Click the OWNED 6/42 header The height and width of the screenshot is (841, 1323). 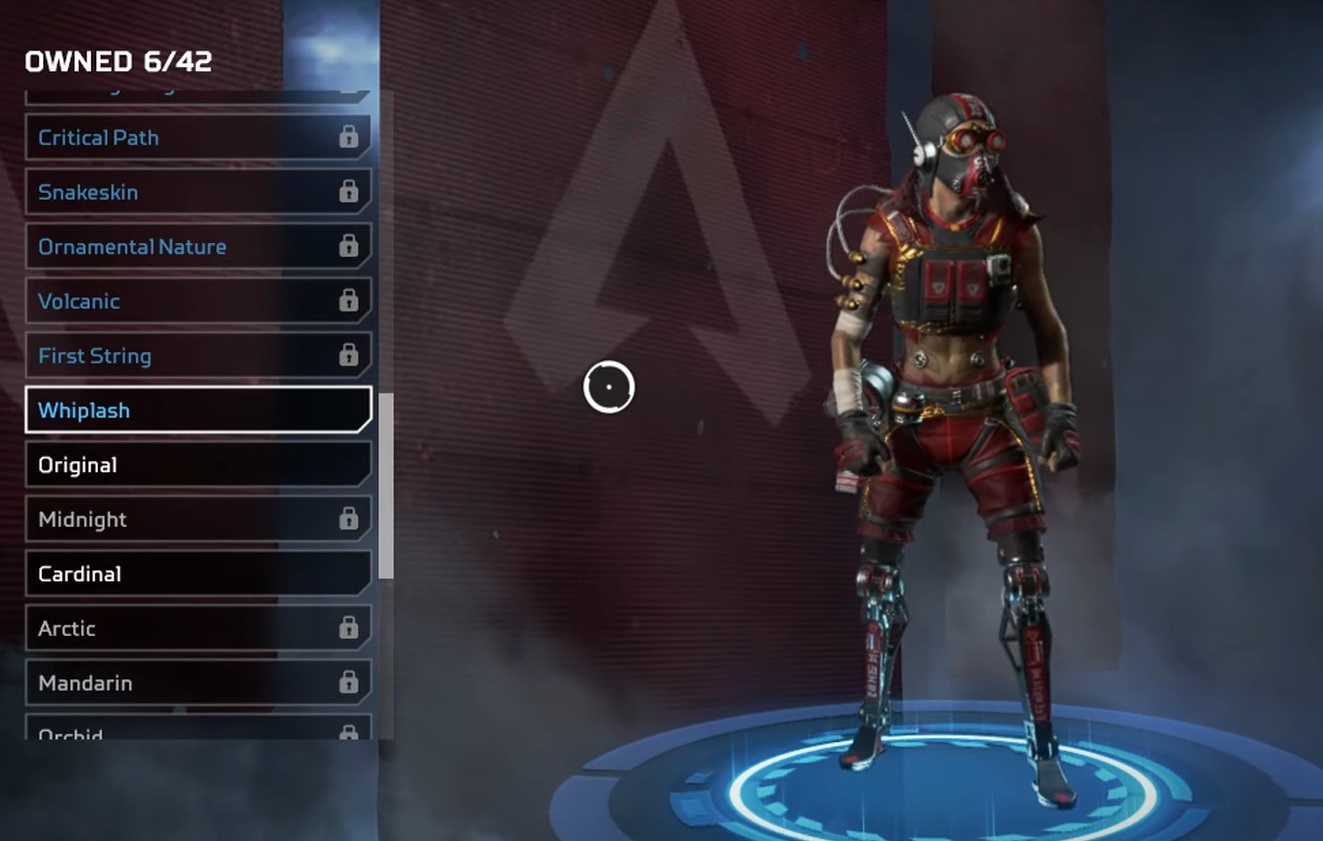pyautogui.click(x=117, y=61)
